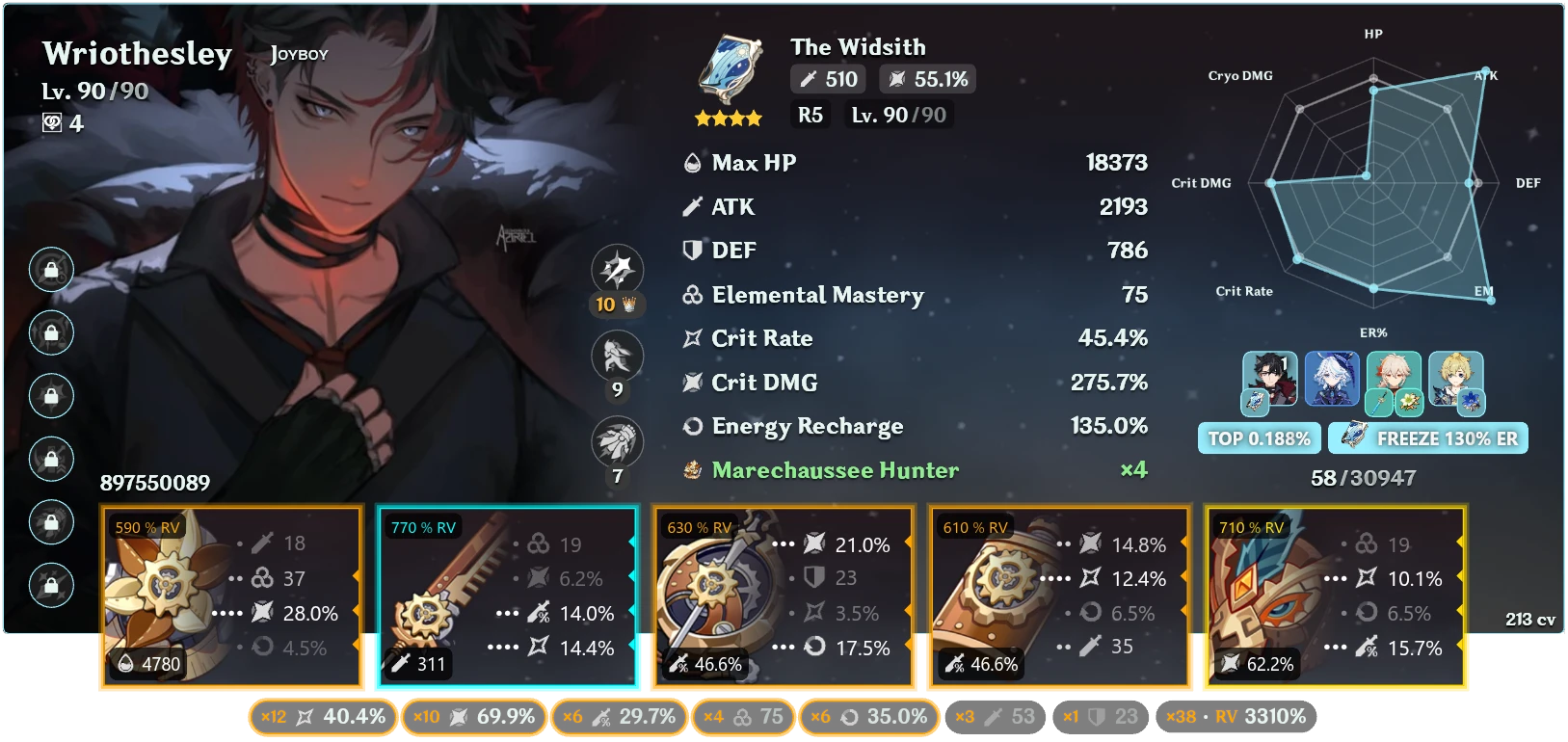The image size is (1568, 742).
Task: Click the TOP 0.188% ranking badge
Action: (1259, 437)
